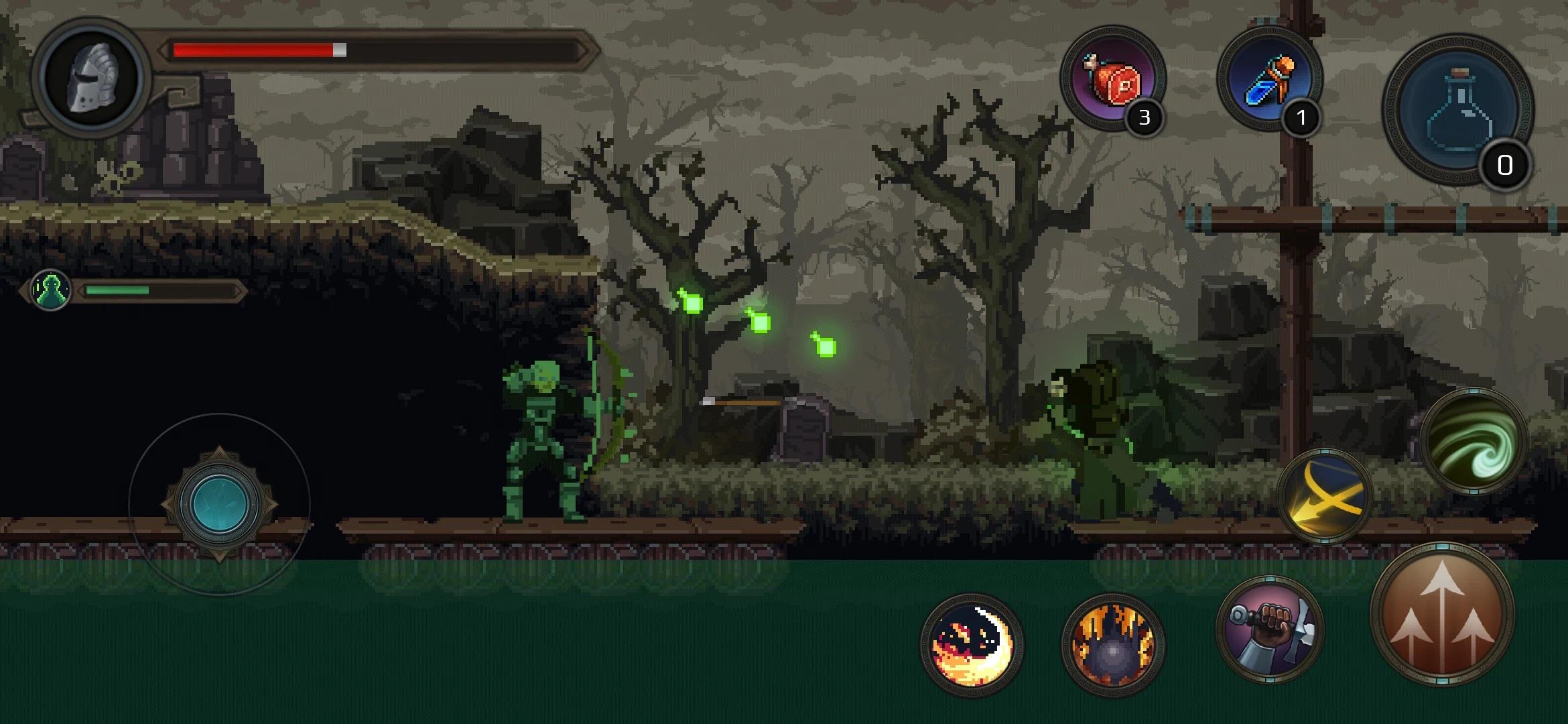Trigger the golden crossed-arrows attack
Viewport: 1568px width, 724px height.
pyautogui.click(x=1325, y=496)
